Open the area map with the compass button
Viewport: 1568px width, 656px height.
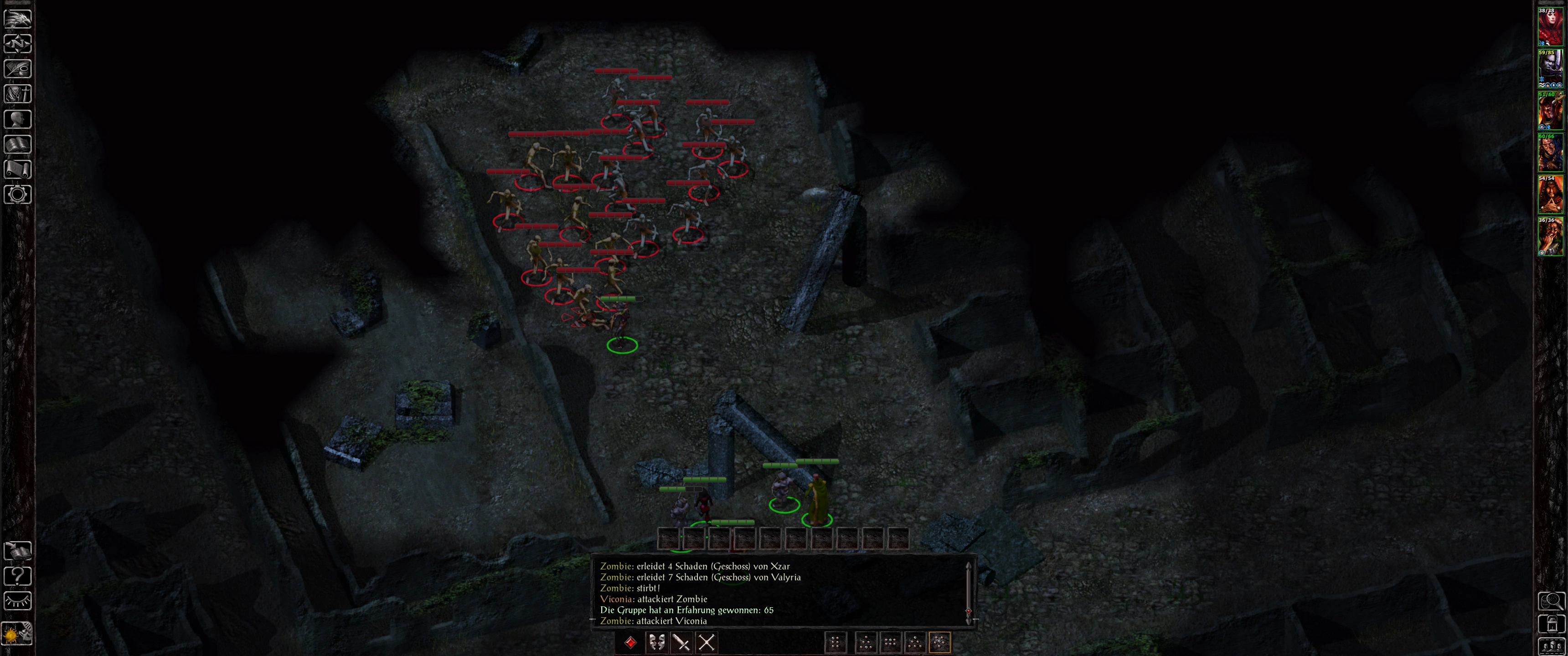[x=18, y=45]
